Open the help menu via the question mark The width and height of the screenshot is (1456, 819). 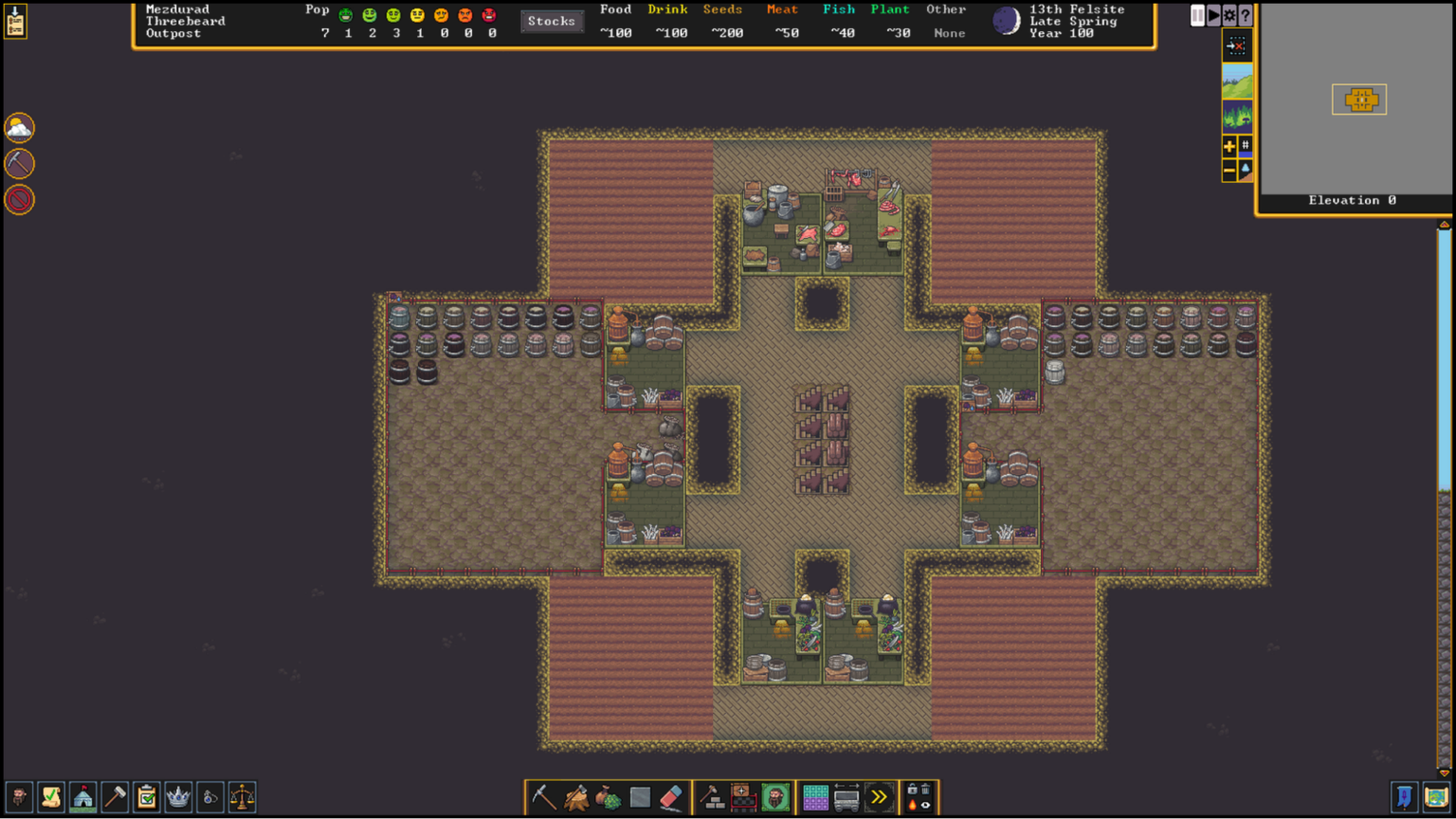1245,15
